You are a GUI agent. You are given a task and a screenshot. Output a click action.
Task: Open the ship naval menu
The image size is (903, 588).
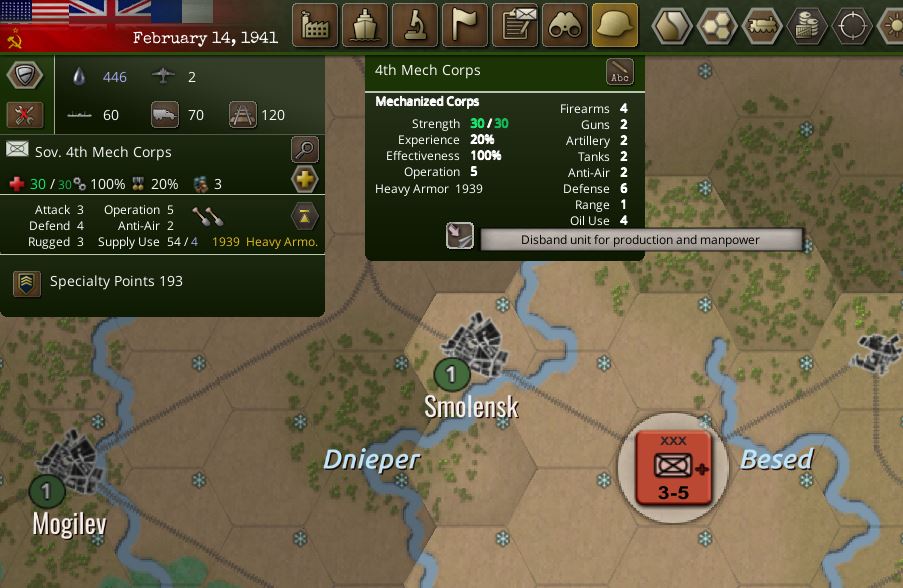click(x=365, y=25)
